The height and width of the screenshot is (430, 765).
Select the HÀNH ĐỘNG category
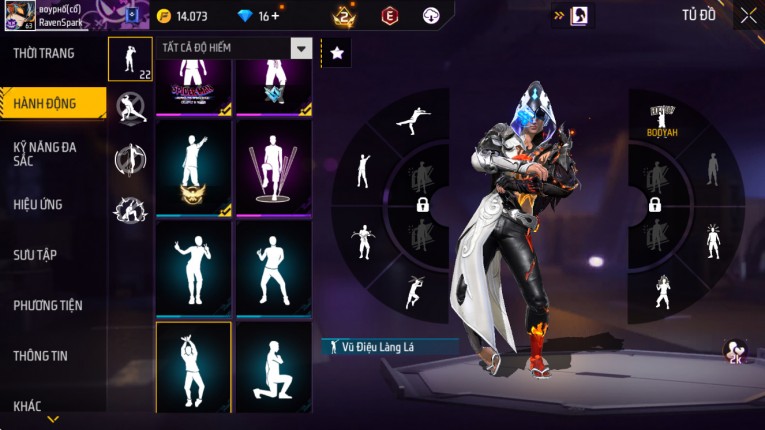(x=46, y=104)
